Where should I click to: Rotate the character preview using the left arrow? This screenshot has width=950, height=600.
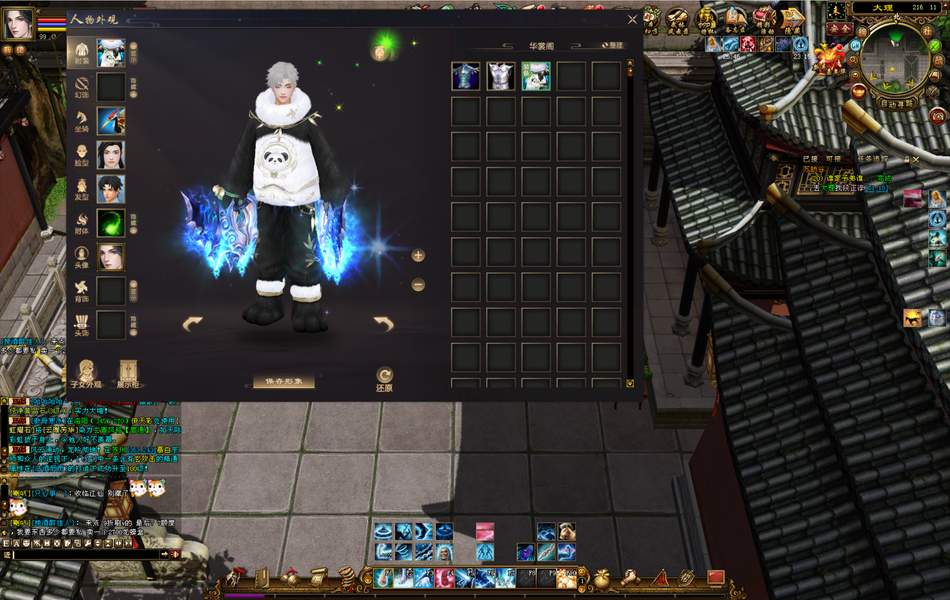pos(193,323)
